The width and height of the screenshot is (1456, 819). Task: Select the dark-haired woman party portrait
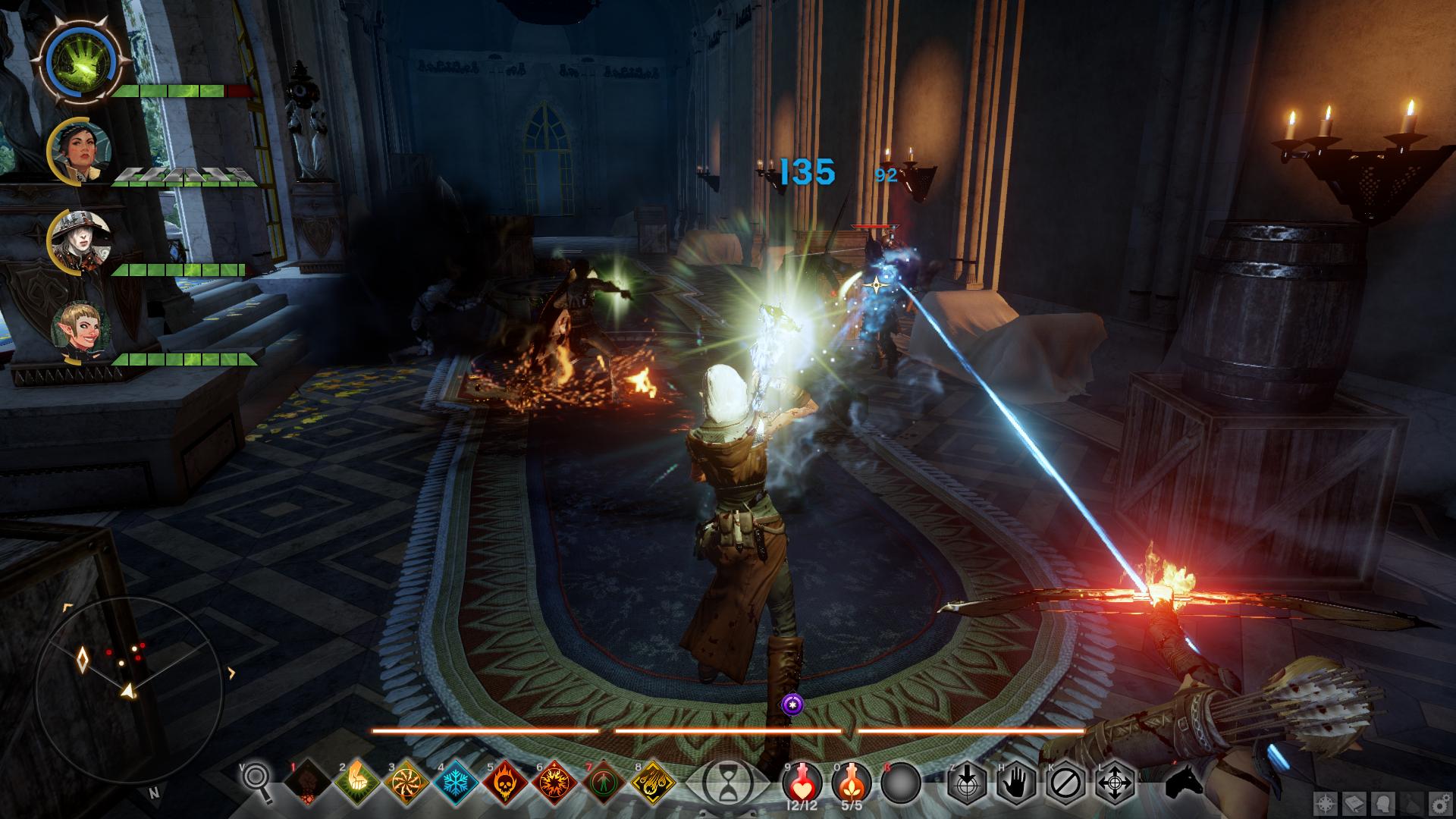click(x=81, y=149)
